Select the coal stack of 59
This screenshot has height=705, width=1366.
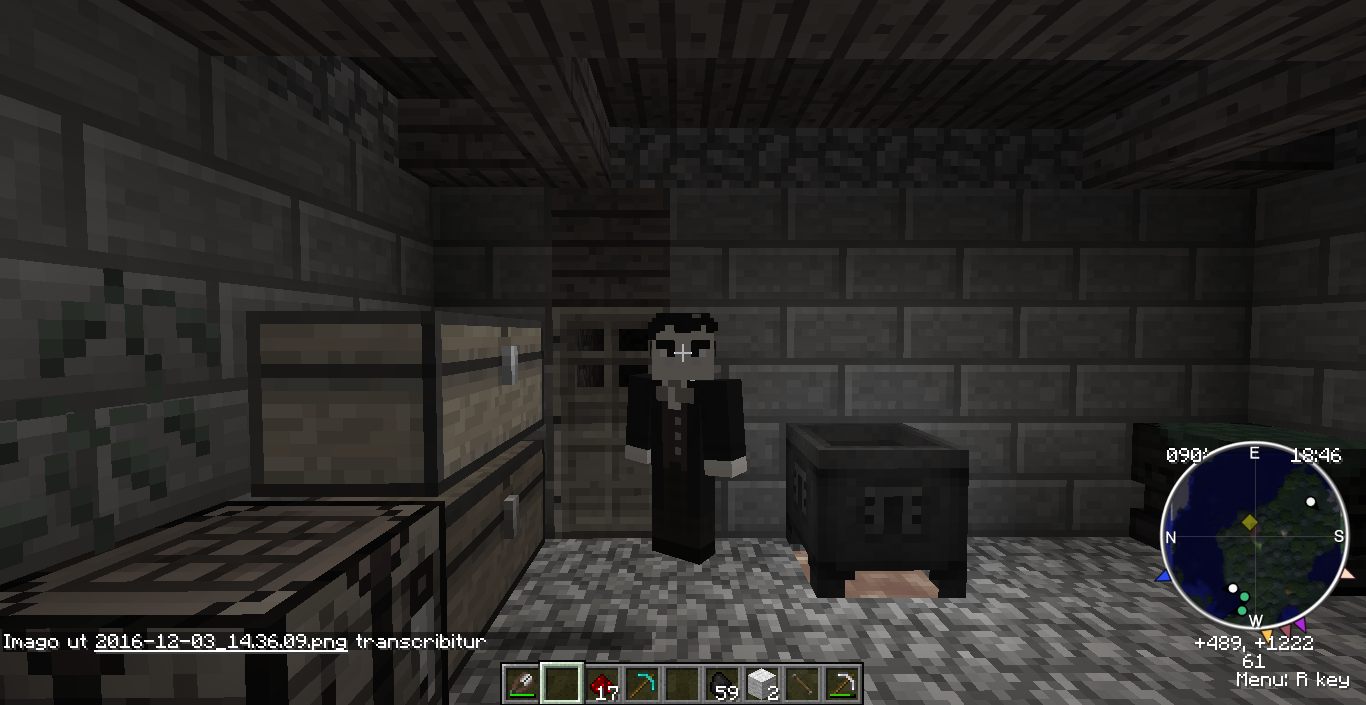(x=723, y=684)
